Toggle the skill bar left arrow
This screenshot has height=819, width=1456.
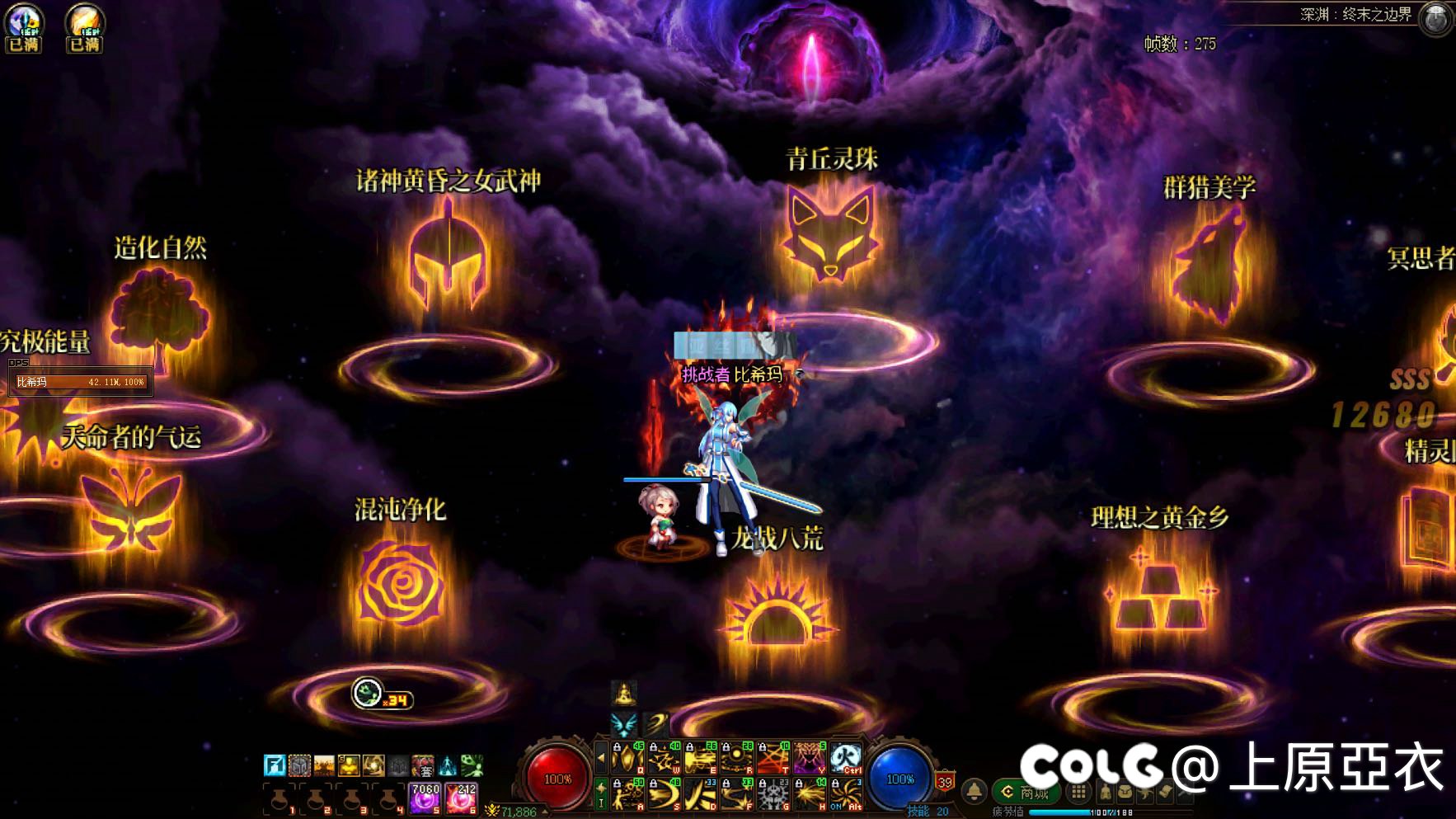pos(601,757)
